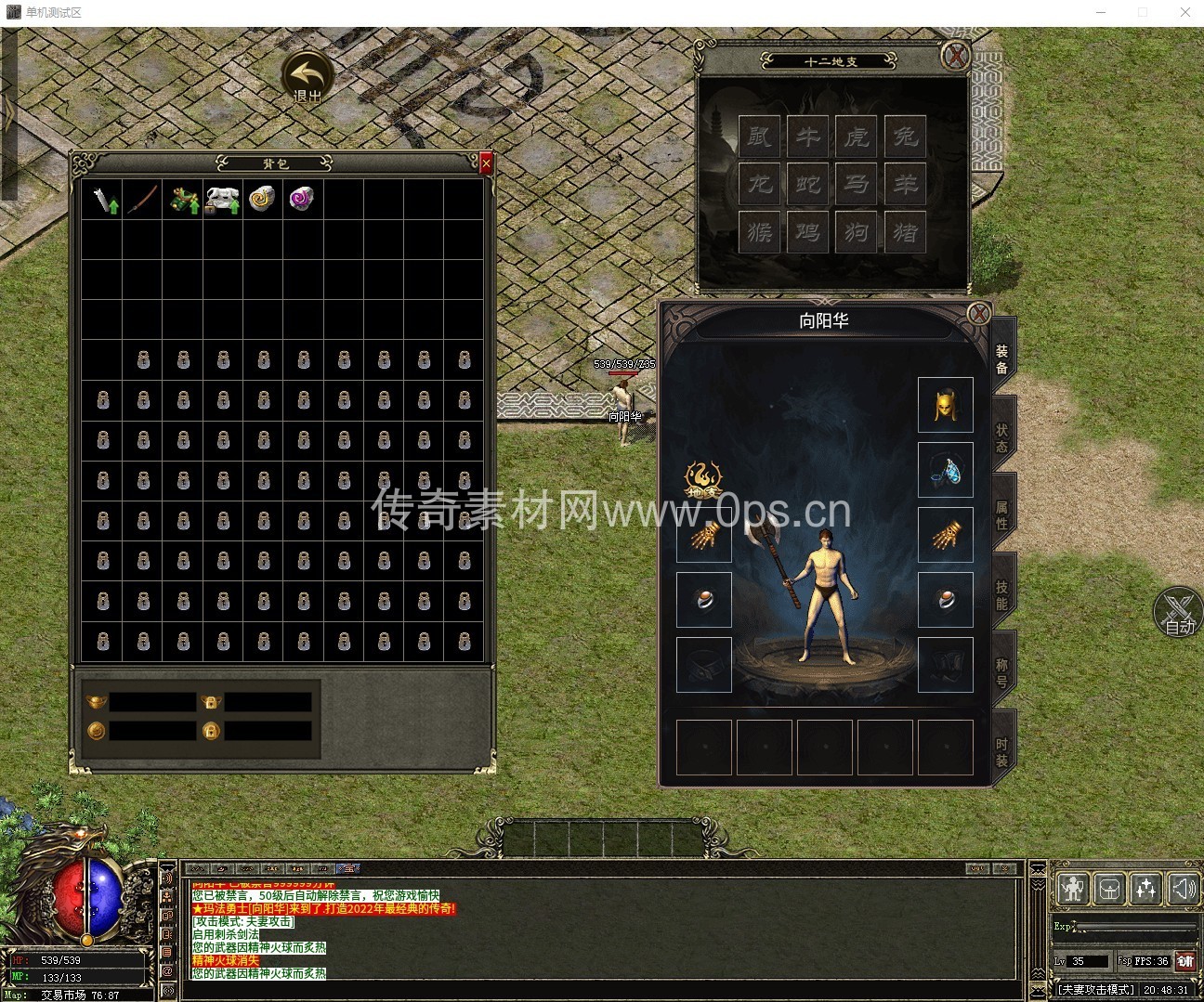Choose the 龙 dragon zodiac tile
The height and width of the screenshot is (1002, 1204).
760,184
